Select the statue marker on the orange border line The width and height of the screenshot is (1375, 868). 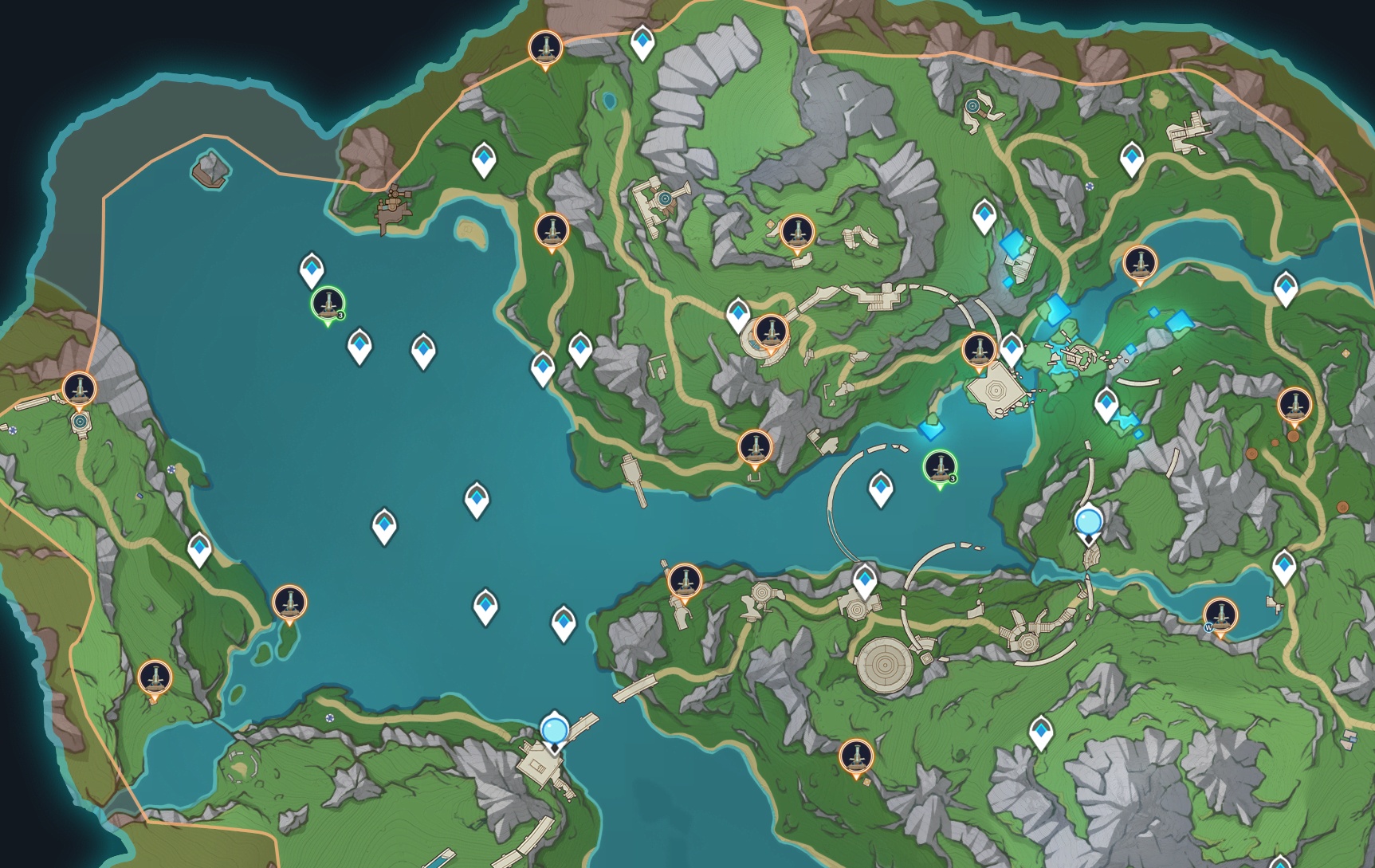pyautogui.click(x=545, y=48)
